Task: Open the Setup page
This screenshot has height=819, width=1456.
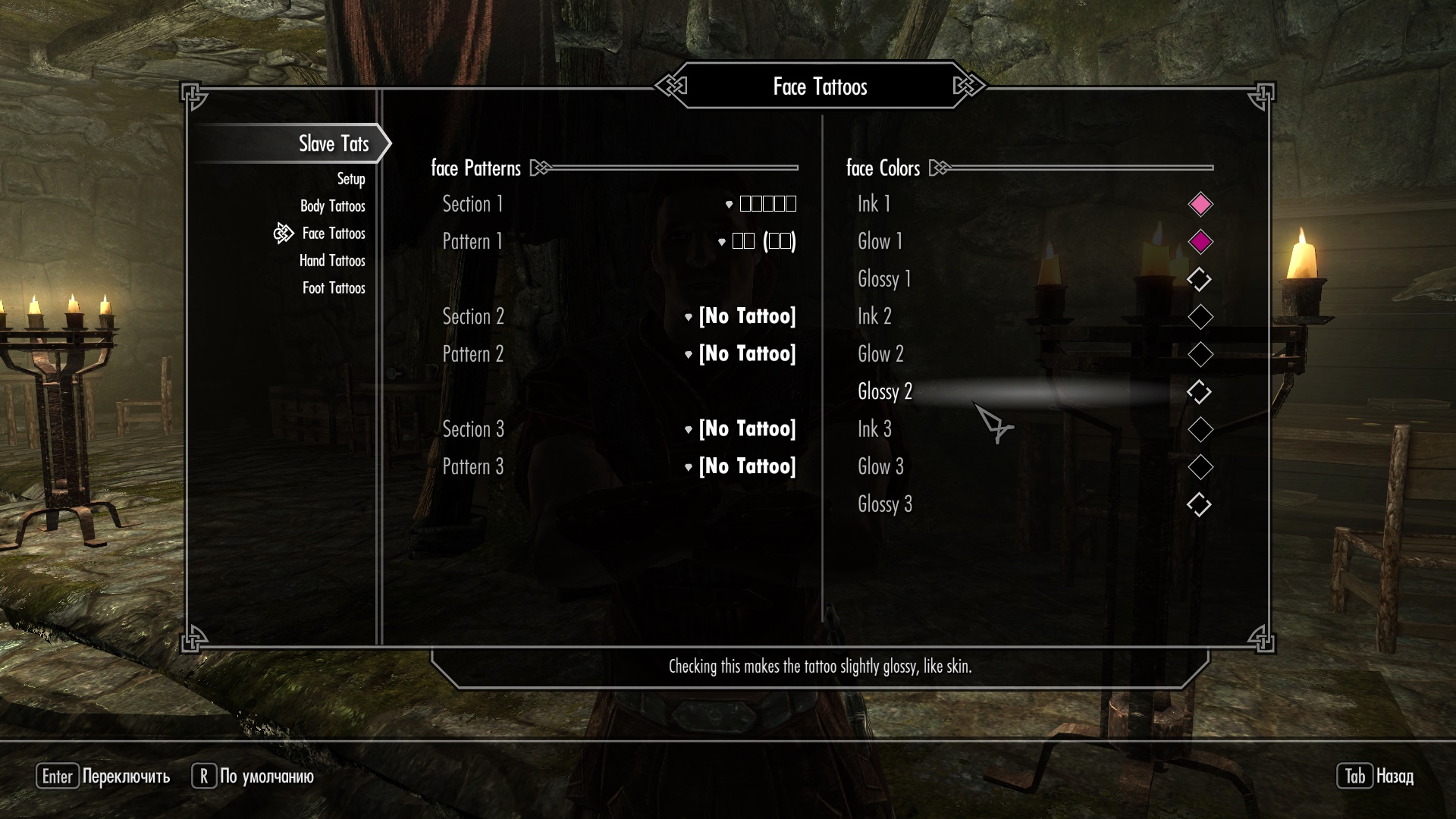Action: point(350,179)
